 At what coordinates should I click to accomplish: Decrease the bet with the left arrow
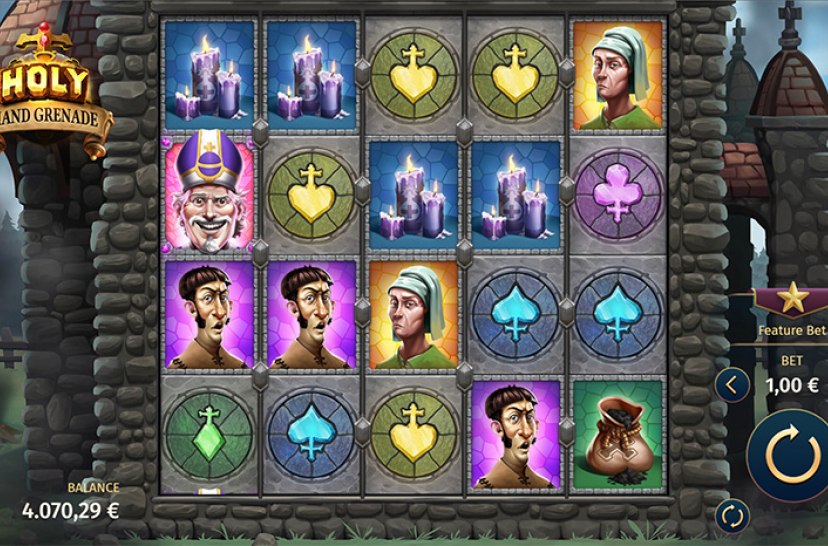[732, 383]
